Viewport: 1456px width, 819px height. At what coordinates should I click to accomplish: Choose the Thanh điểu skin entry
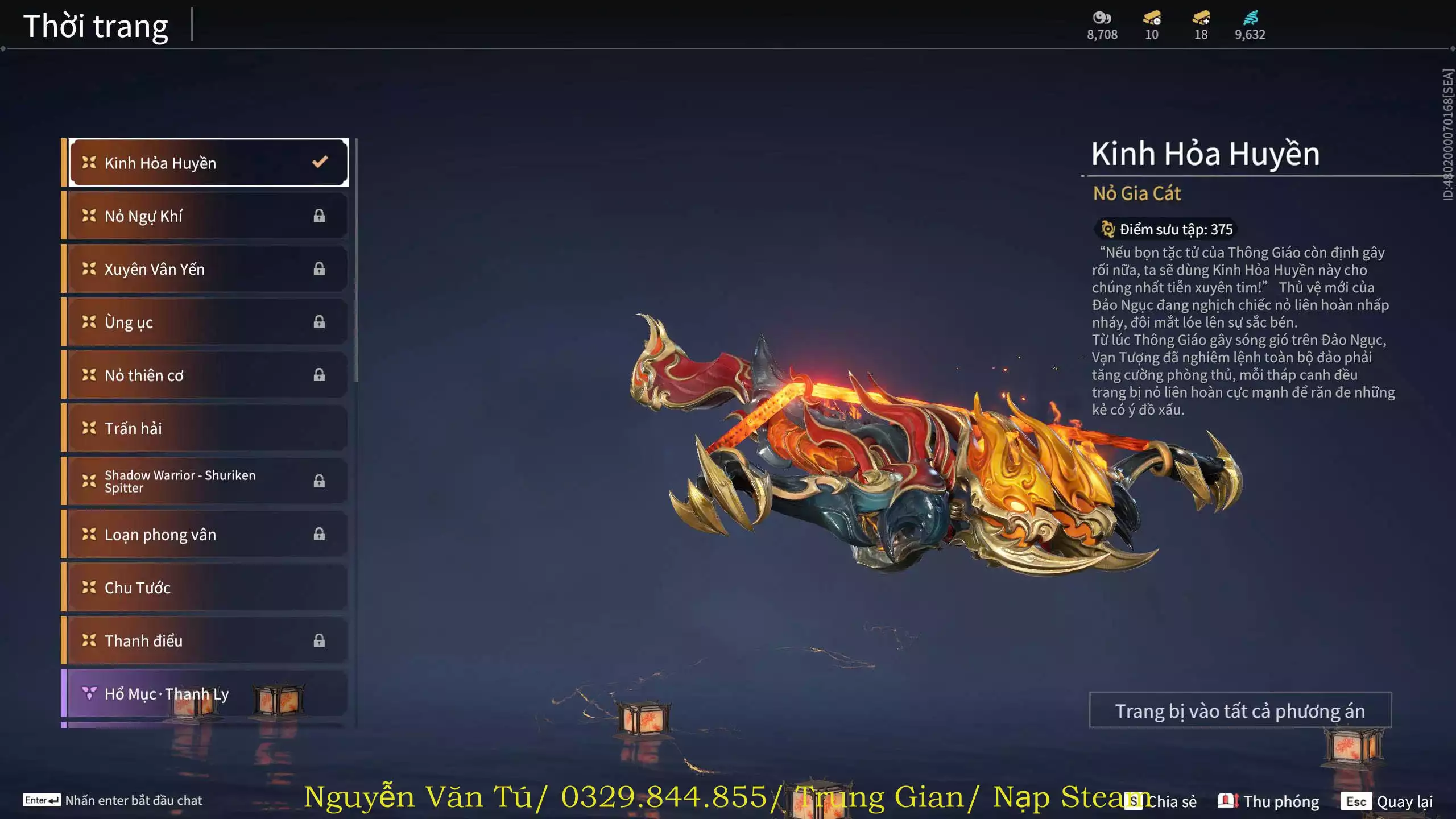click(x=208, y=640)
